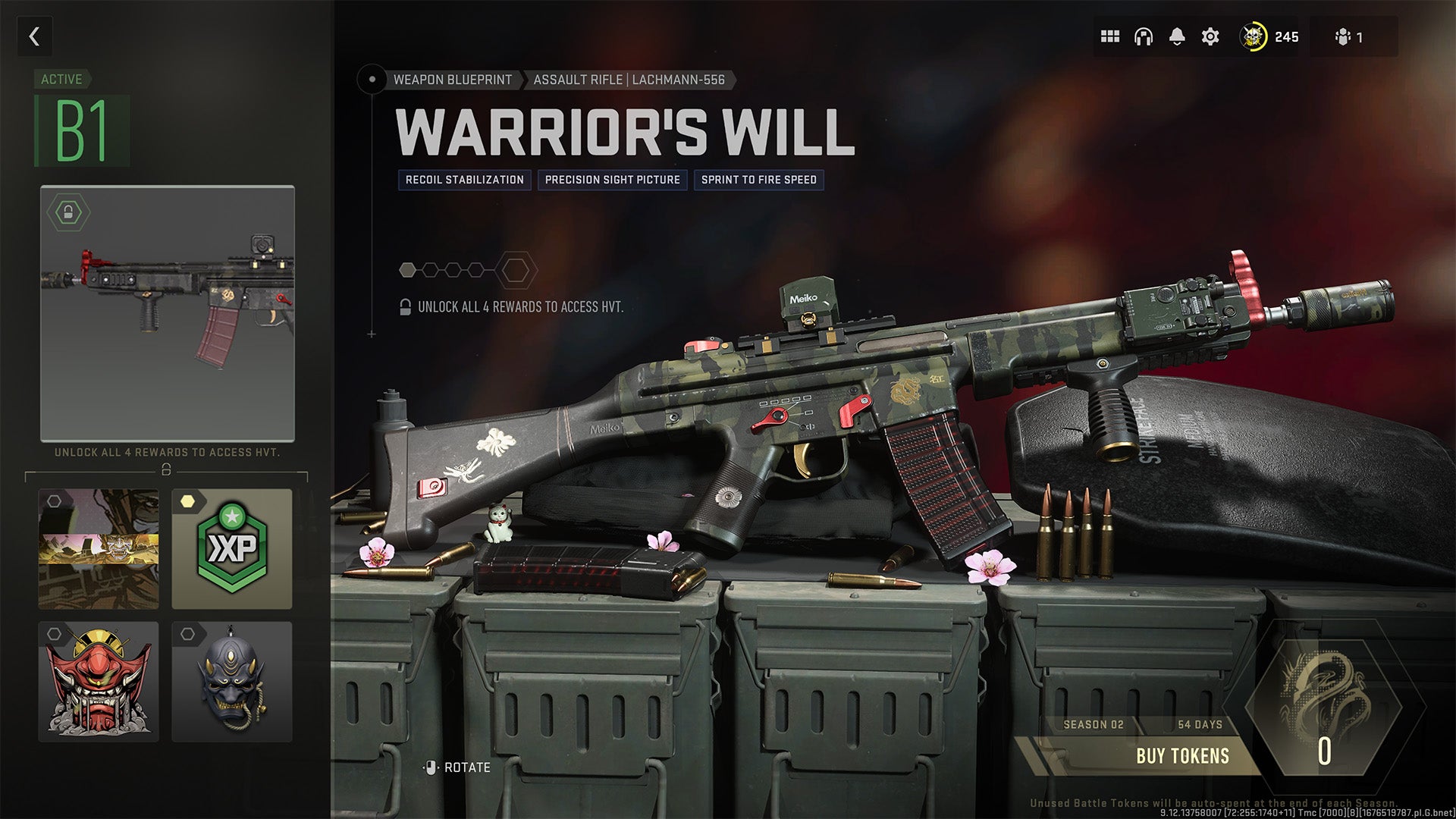Image resolution: width=1456 pixels, height=819 pixels.
Task: Open the audio headset icon
Action: tap(1144, 36)
